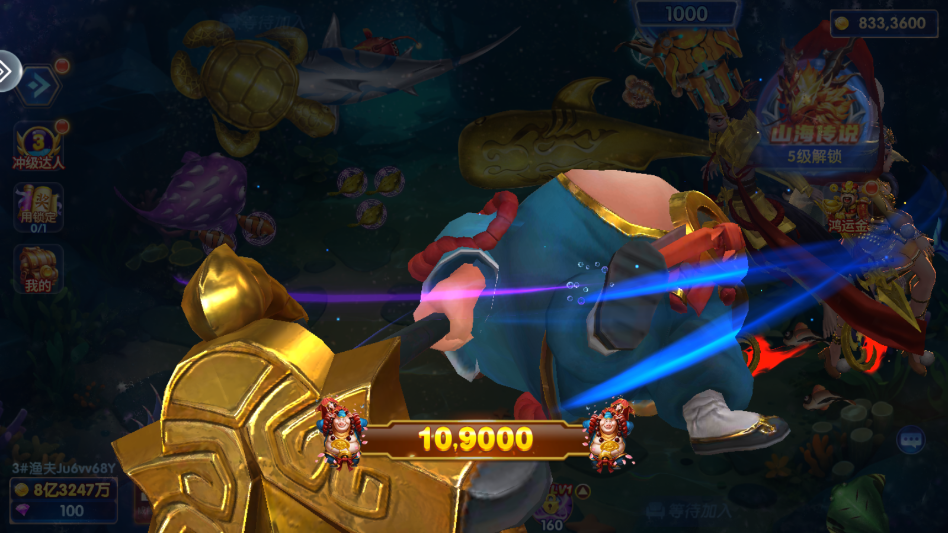The height and width of the screenshot is (533, 948).
Task: Open the 冲级达人 level rush event
Action: (x=38, y=146)
